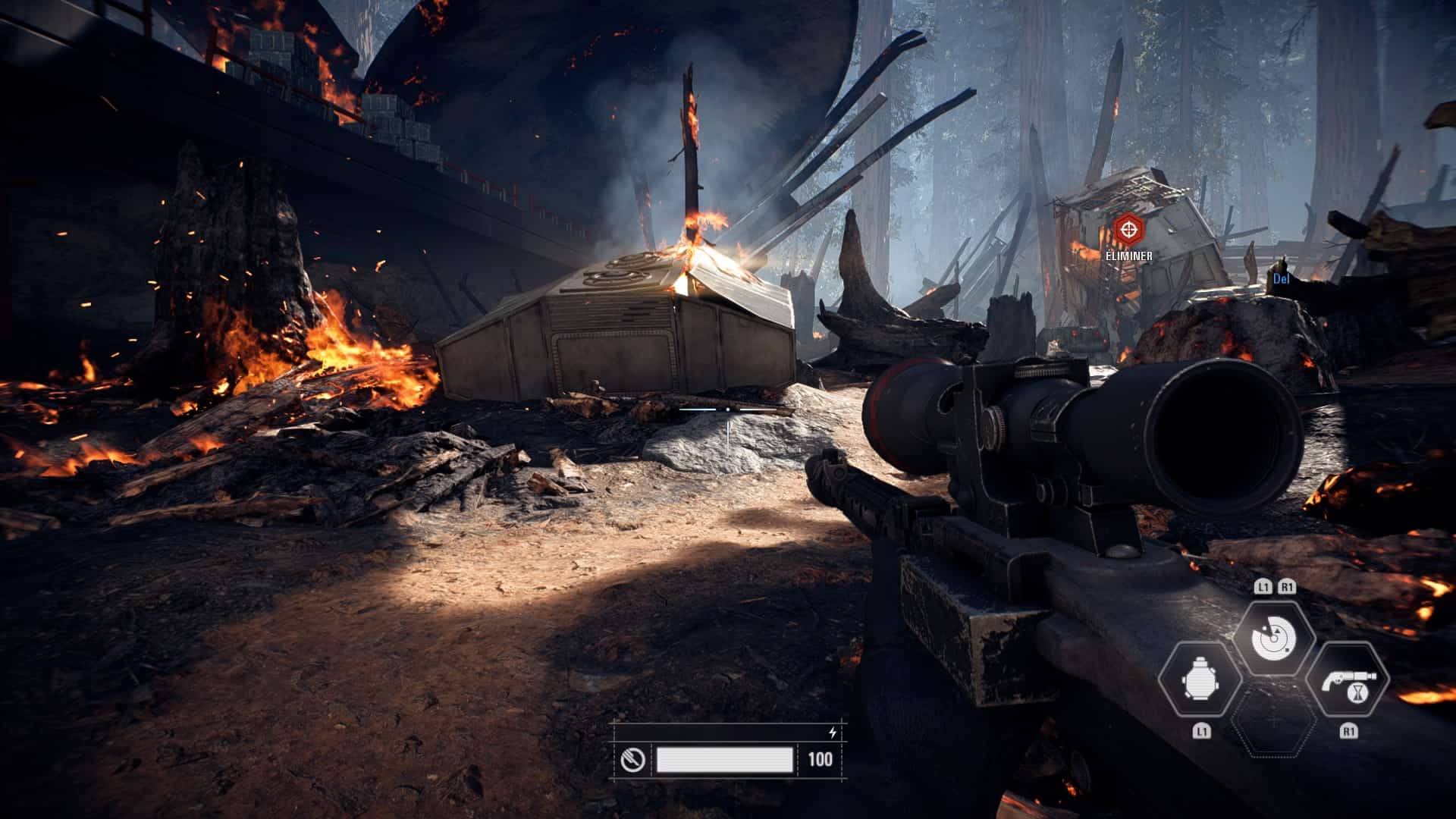Image resolution: width=1456 pixels, height=819 pixels.
Task: Select the blaster pistol ability with hourglass
Action: click(x=1348, y=679)
